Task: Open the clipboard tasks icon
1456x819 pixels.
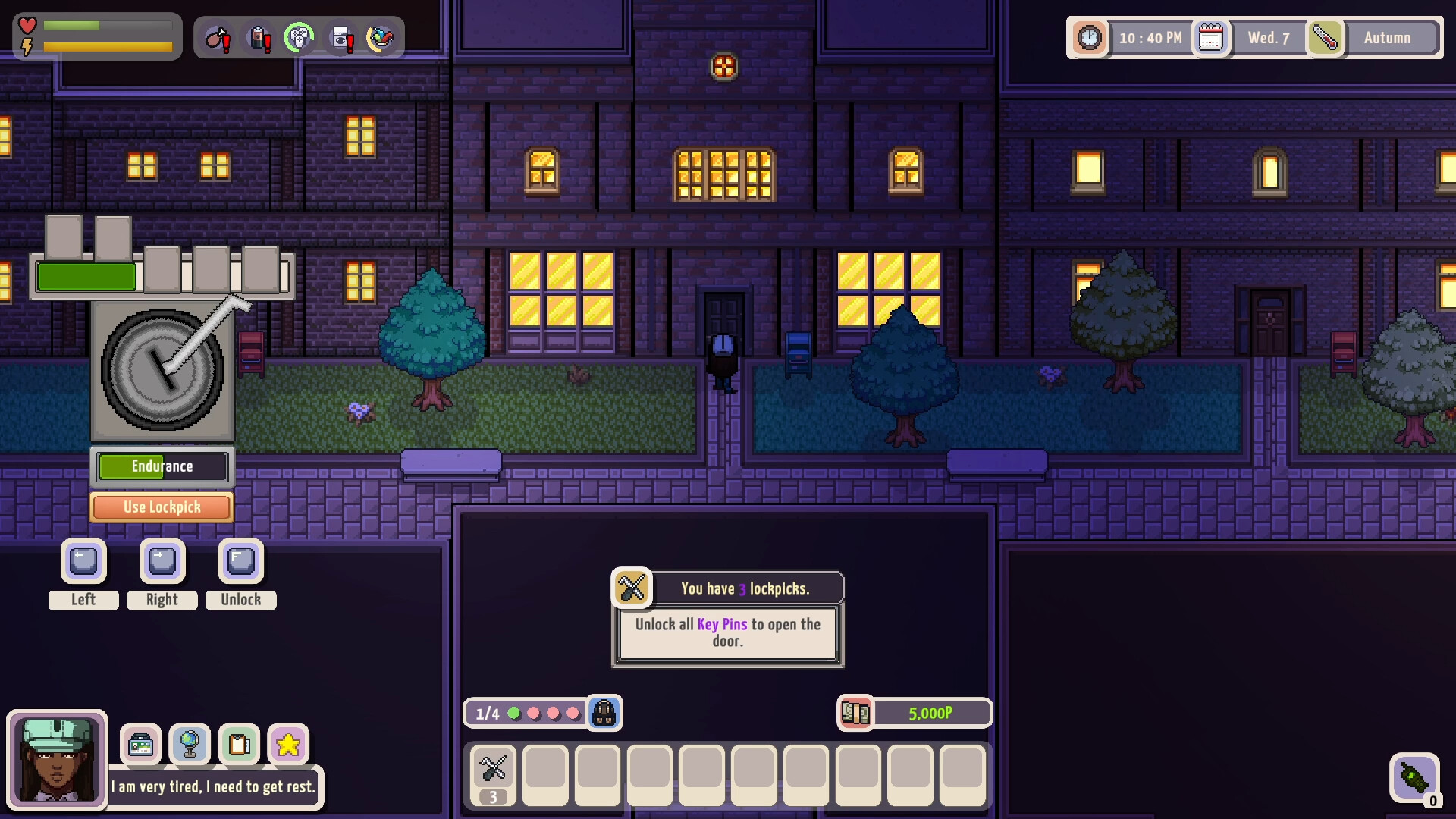Action: (x=240, y=745)
